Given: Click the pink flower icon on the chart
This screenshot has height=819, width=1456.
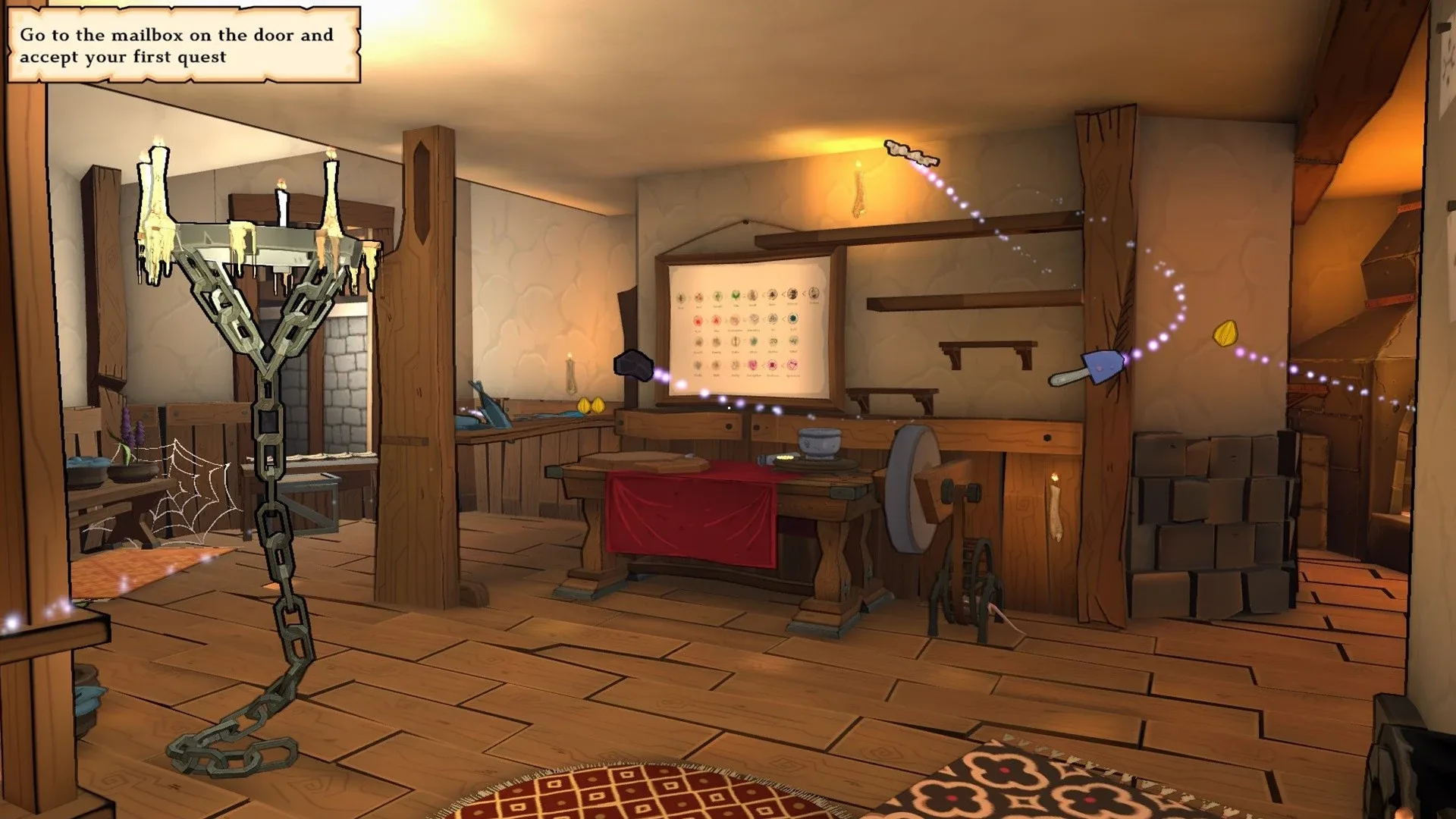Looking at the screenshot, I should click(x=752, y=365).
